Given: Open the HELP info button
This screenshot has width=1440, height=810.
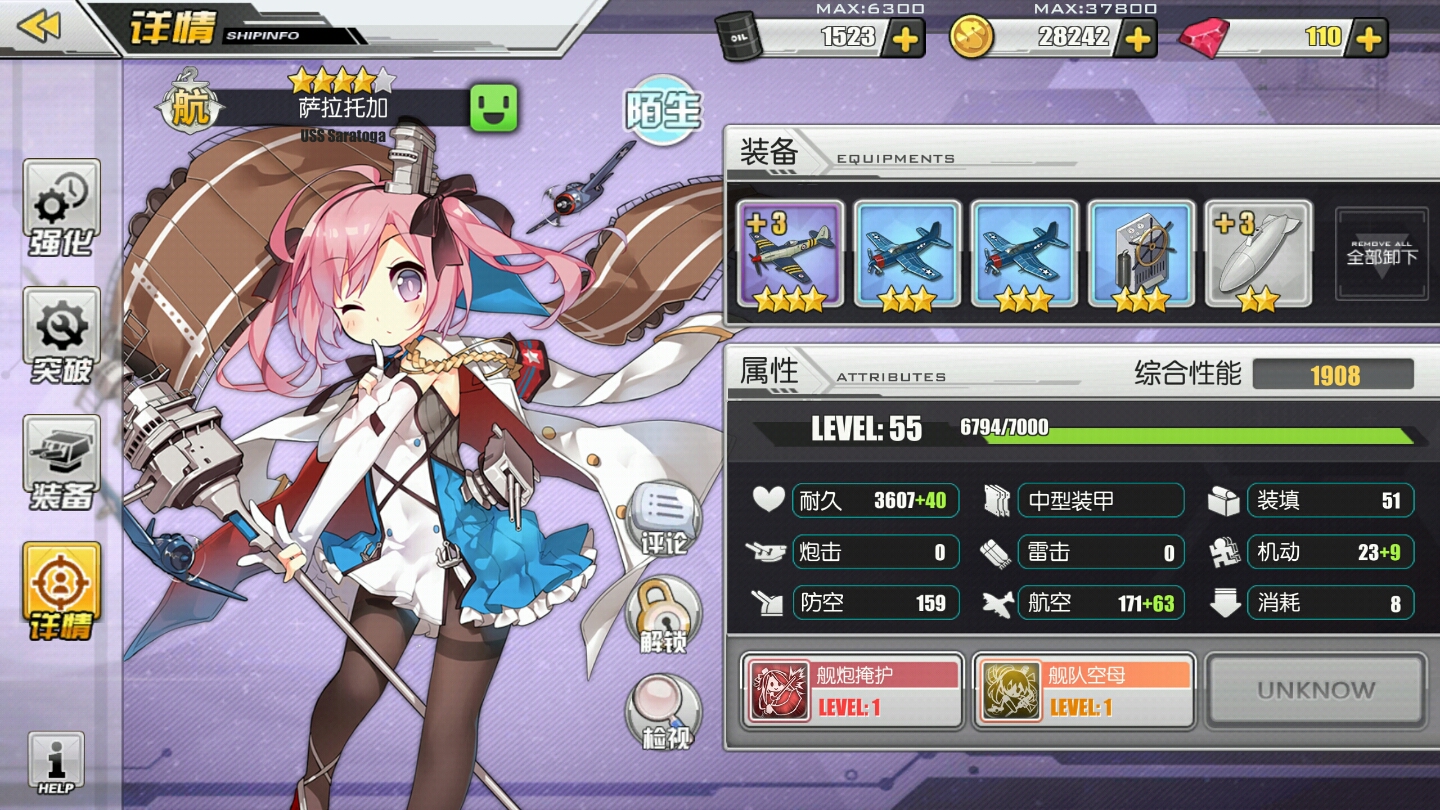Looking at the screenshot, I should (56, 763).
